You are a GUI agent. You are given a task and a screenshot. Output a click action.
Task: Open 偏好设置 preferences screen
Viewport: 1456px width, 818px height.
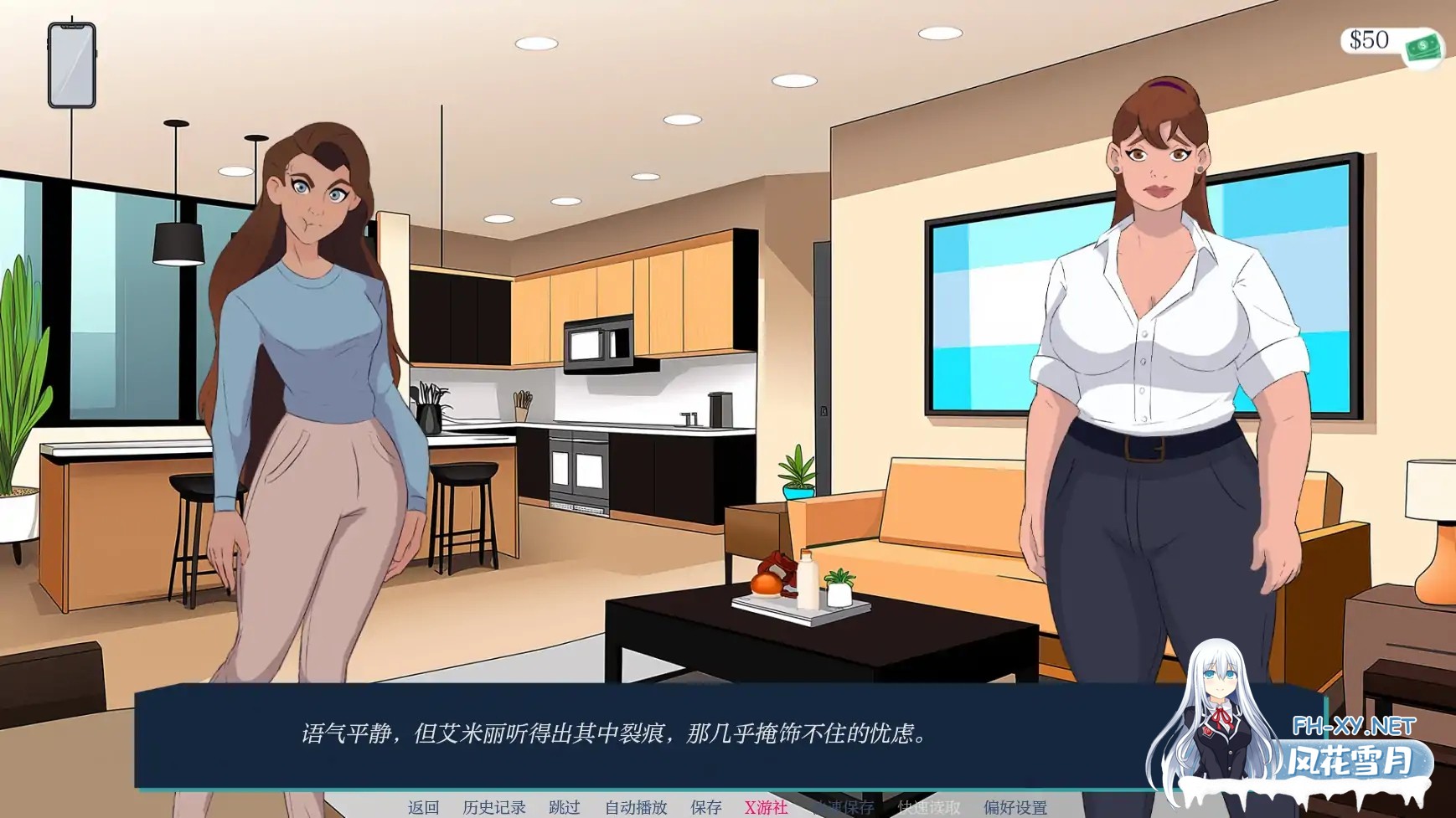click(1014, 807)
